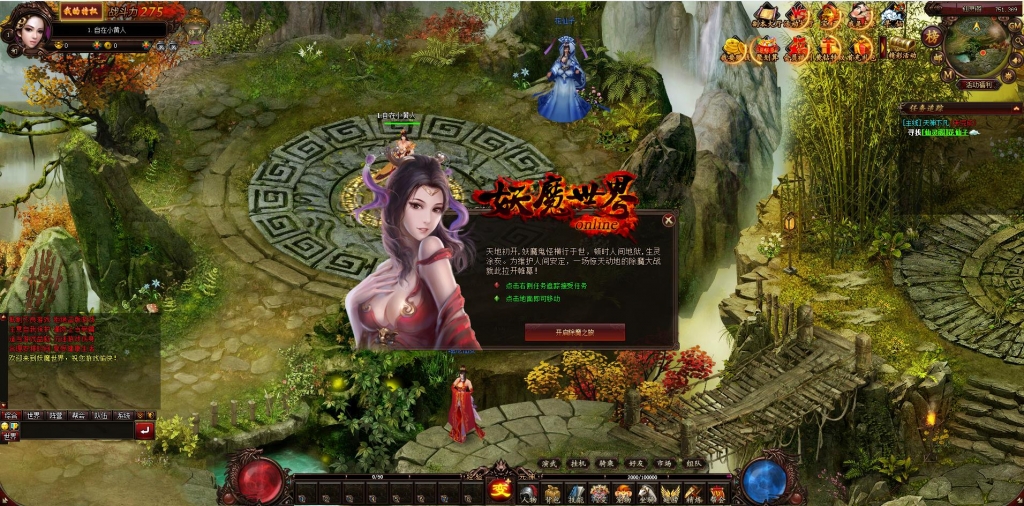
Task: Open the 人物 character panel
Action: 528,493
